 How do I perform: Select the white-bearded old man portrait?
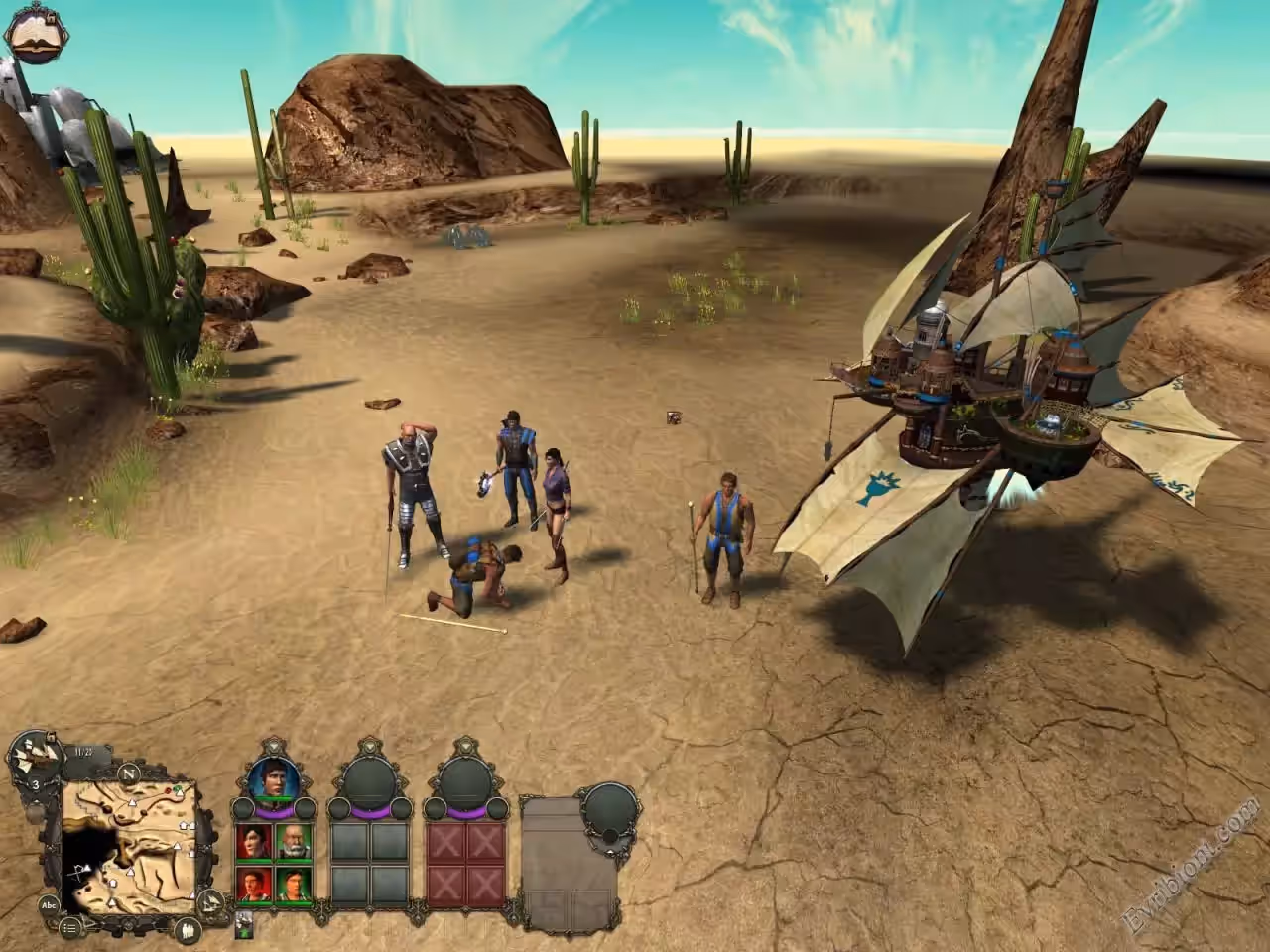coord(292,841)
